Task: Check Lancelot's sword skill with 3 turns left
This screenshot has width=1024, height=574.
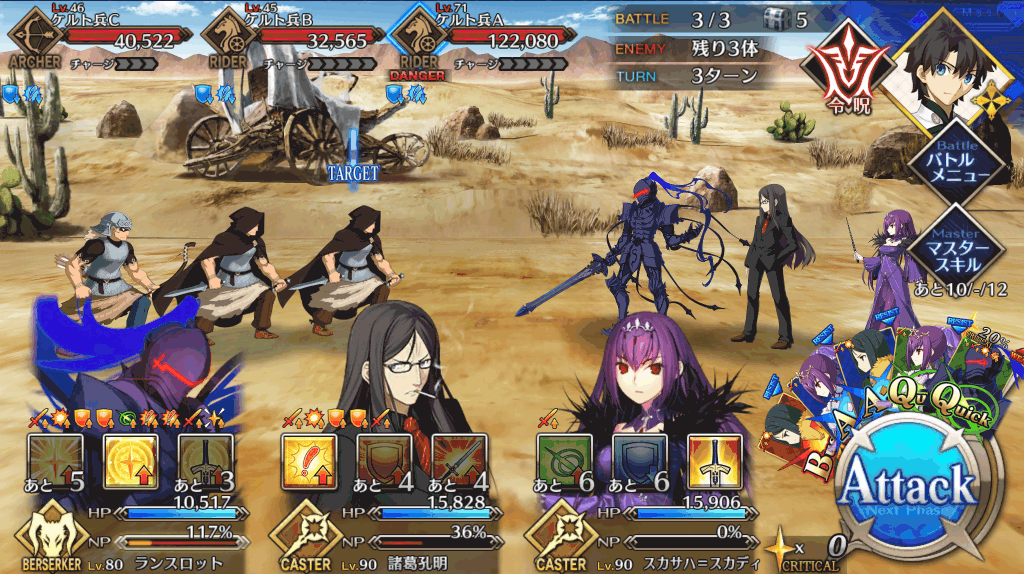Action: click(205, 462)
